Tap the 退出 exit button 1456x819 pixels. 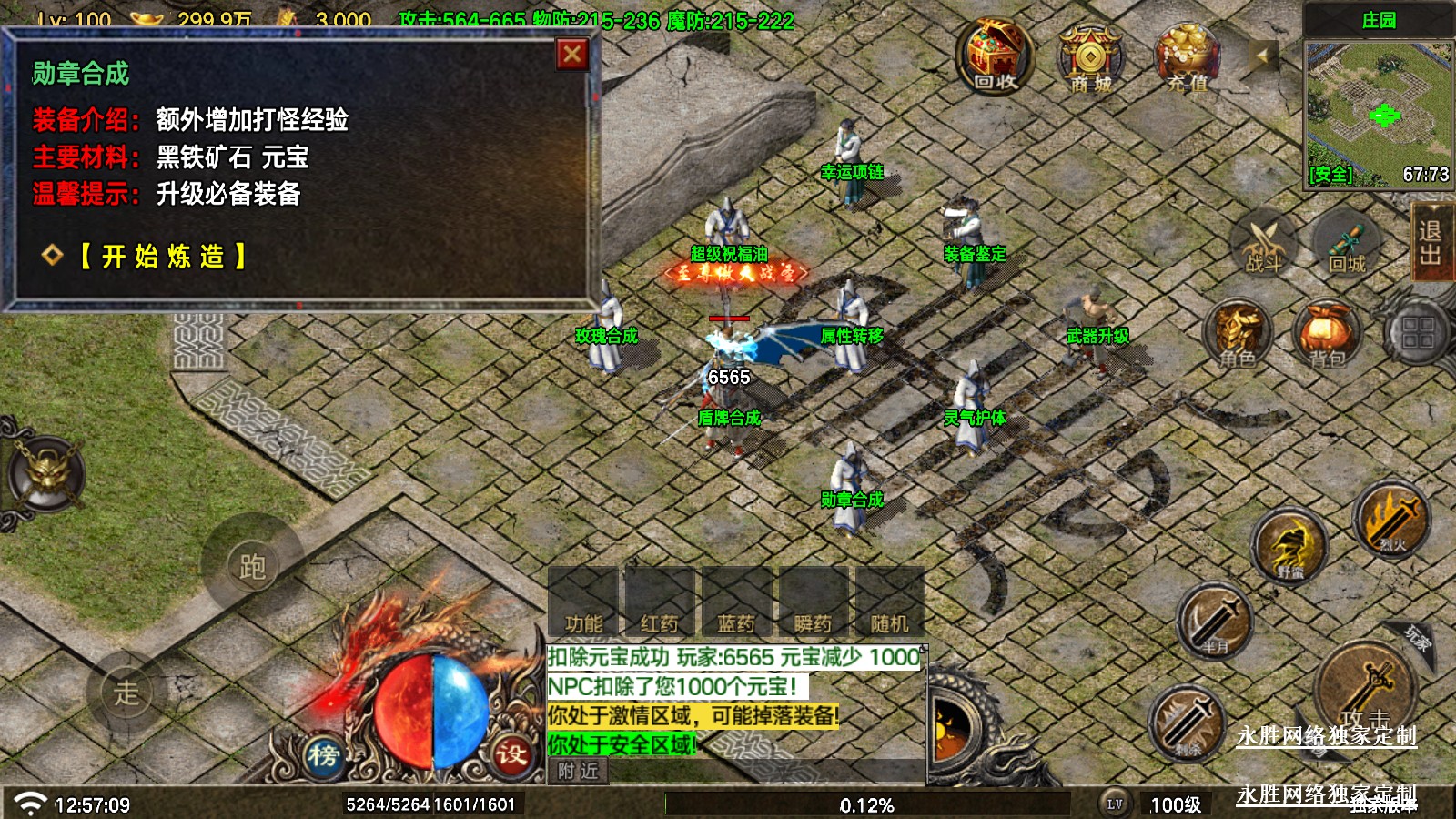point(1431,242)
